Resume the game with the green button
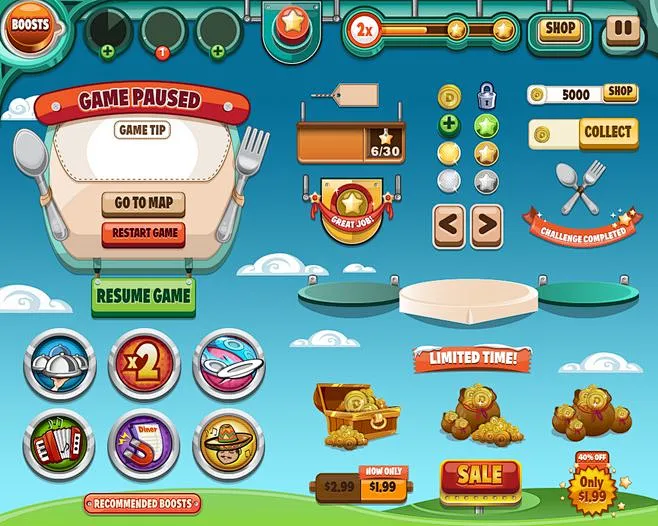658x526 pixels. coord(143,296)
